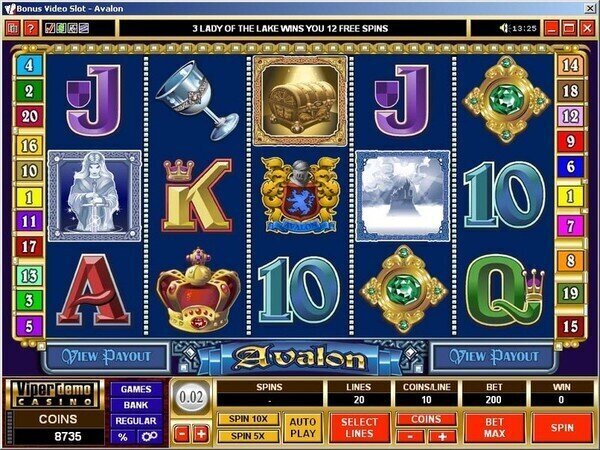Open the help question mark icon
This screenshot has height=450, width=600.
point(31,28)
